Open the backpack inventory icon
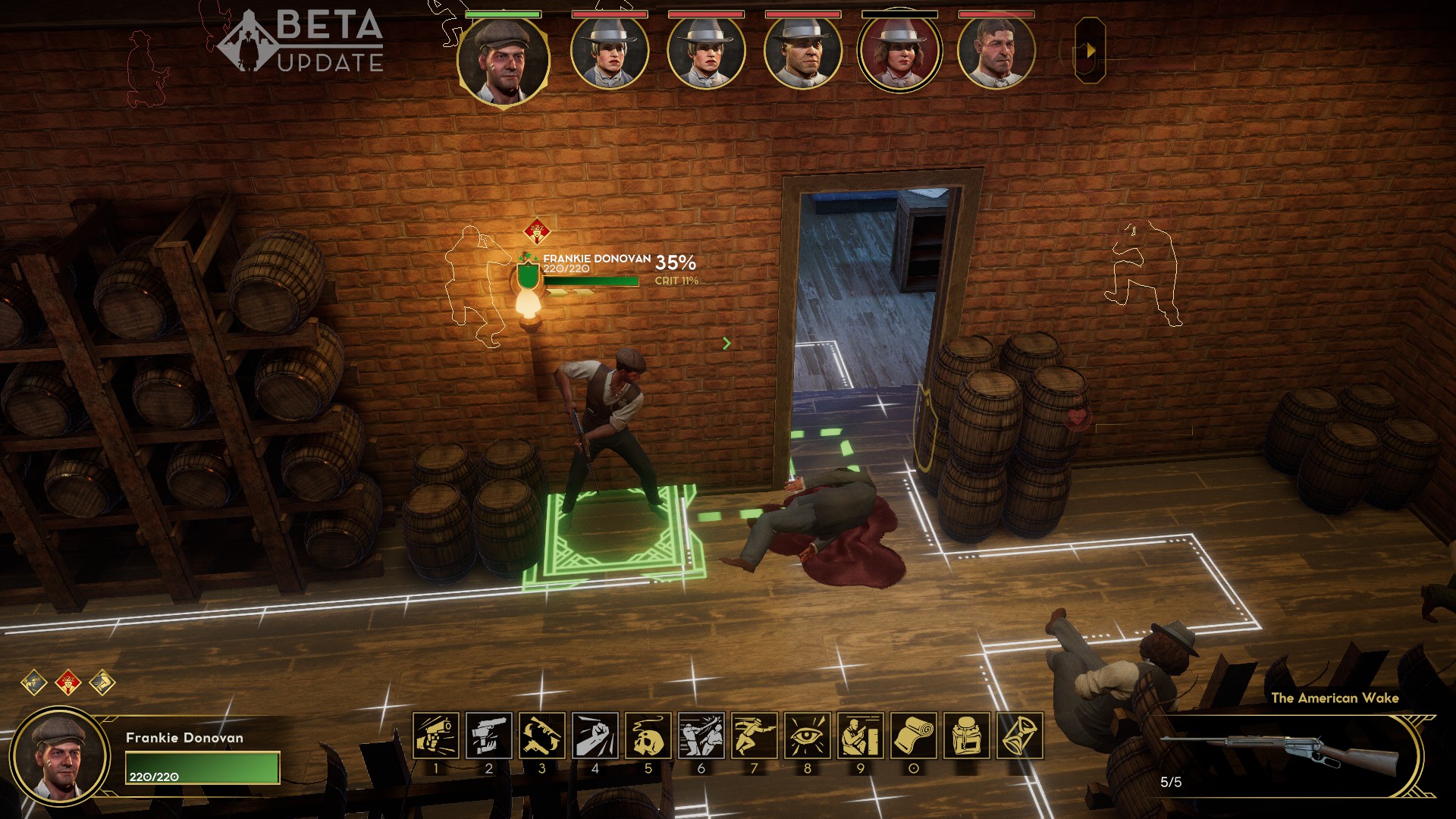 pos(966,735)
